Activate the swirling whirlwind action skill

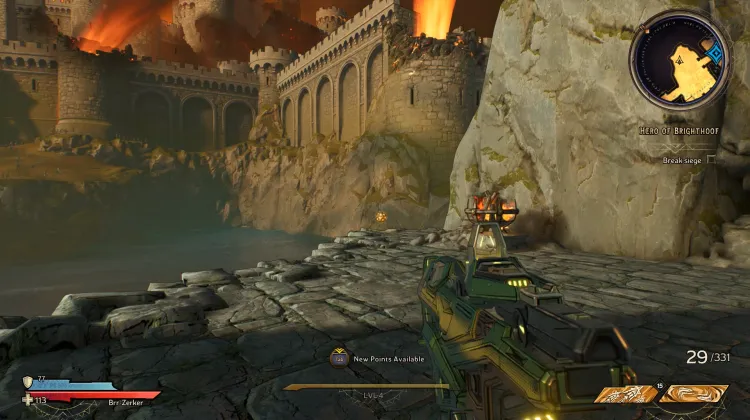click(693, 394)
